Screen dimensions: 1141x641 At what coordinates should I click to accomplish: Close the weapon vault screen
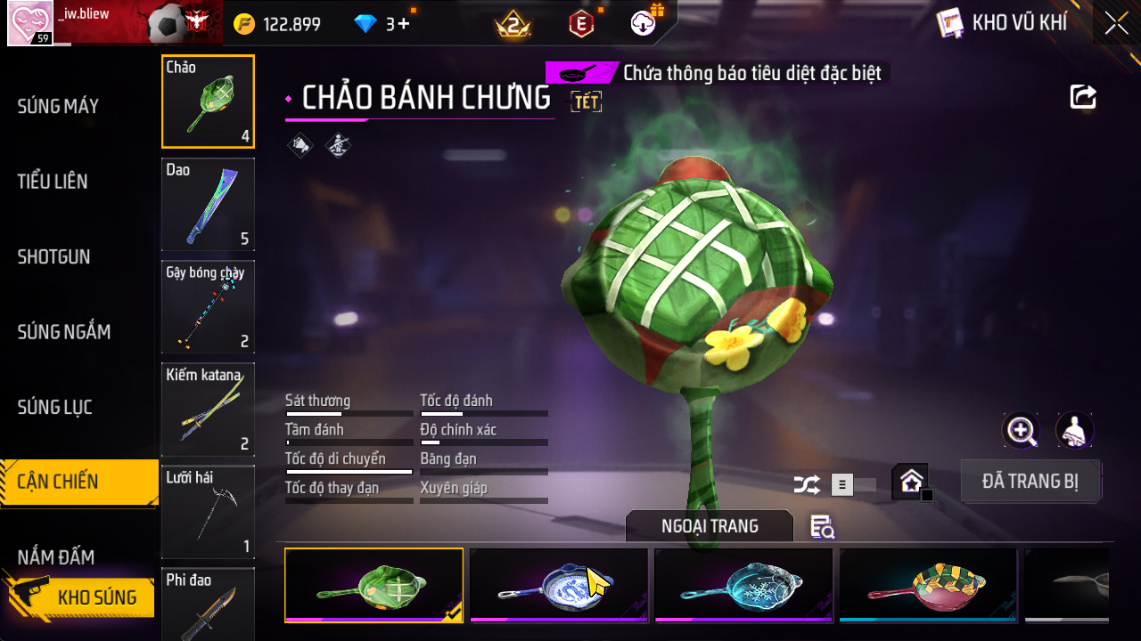(x=1116, y=24)
